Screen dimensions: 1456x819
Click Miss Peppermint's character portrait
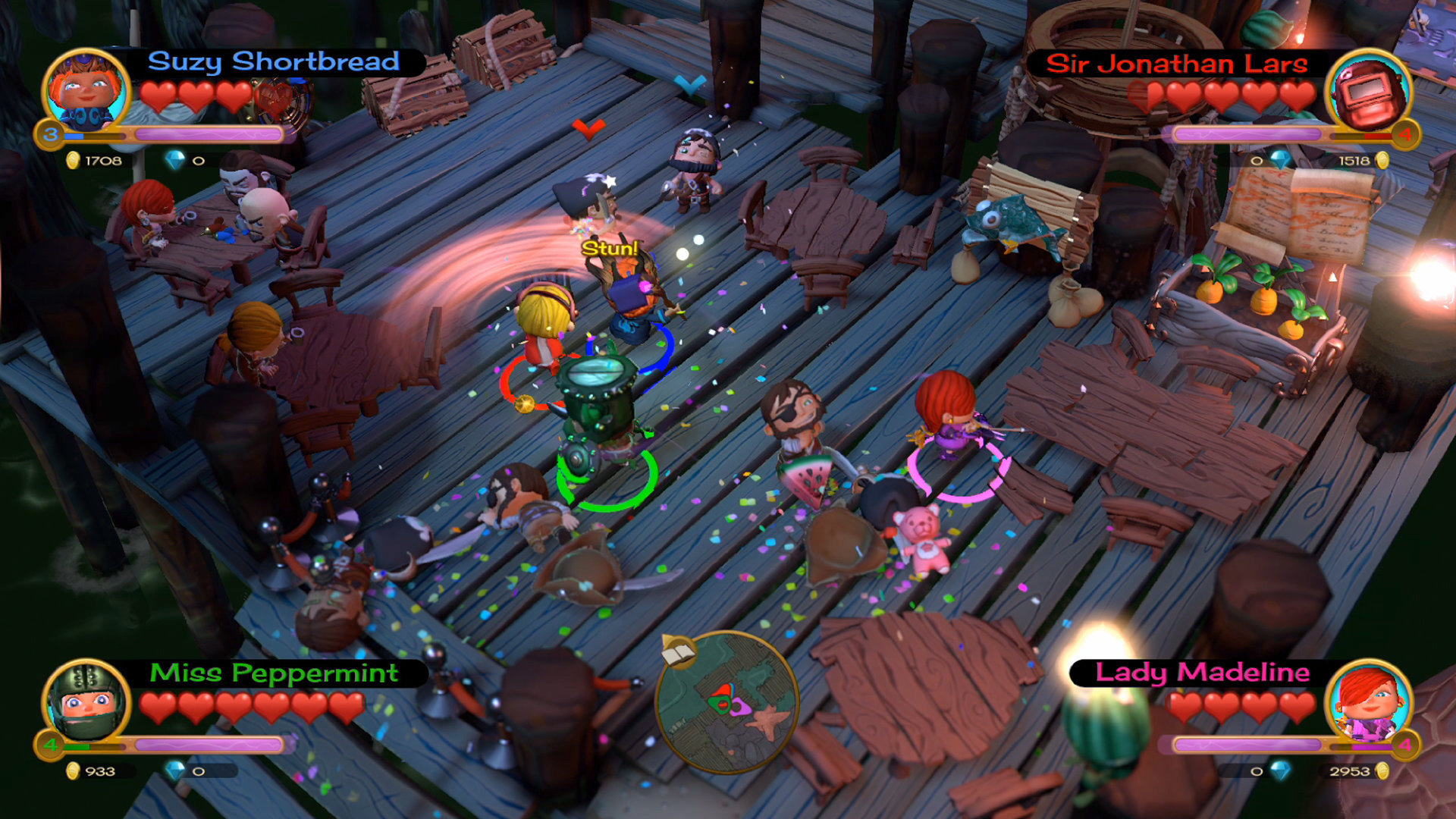[85, 702]
